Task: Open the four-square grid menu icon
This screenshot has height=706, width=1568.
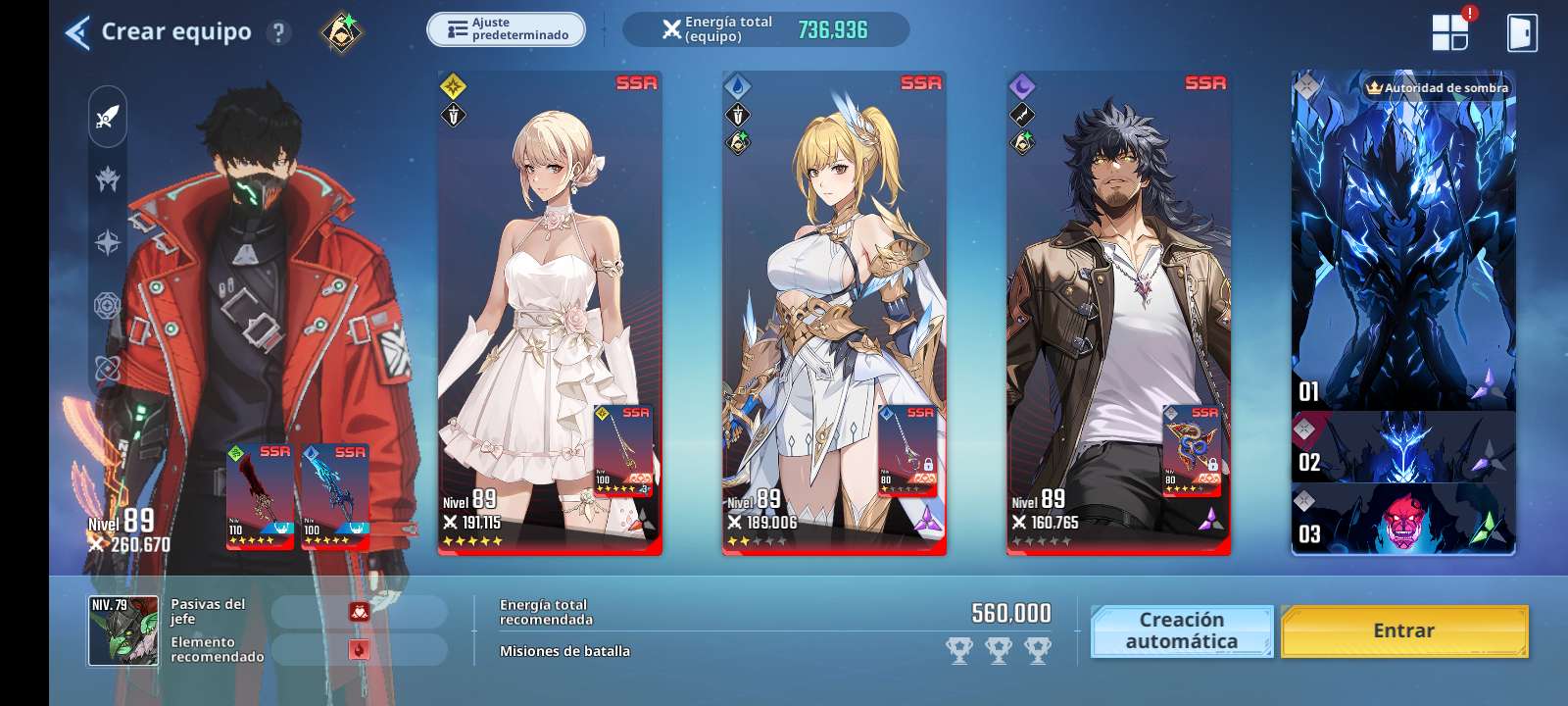Action: click(x=1450, y=31)
